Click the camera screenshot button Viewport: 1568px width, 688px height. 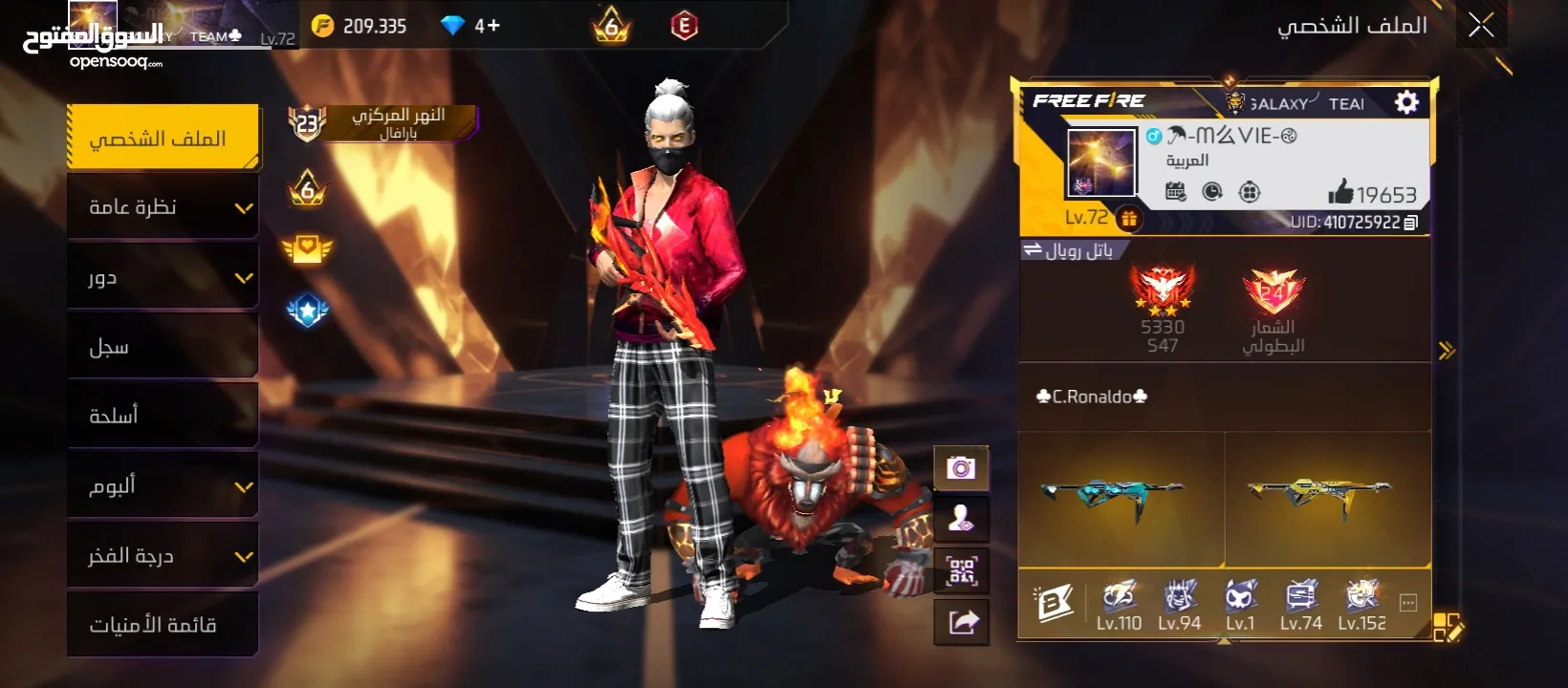(x=961, y=468)
